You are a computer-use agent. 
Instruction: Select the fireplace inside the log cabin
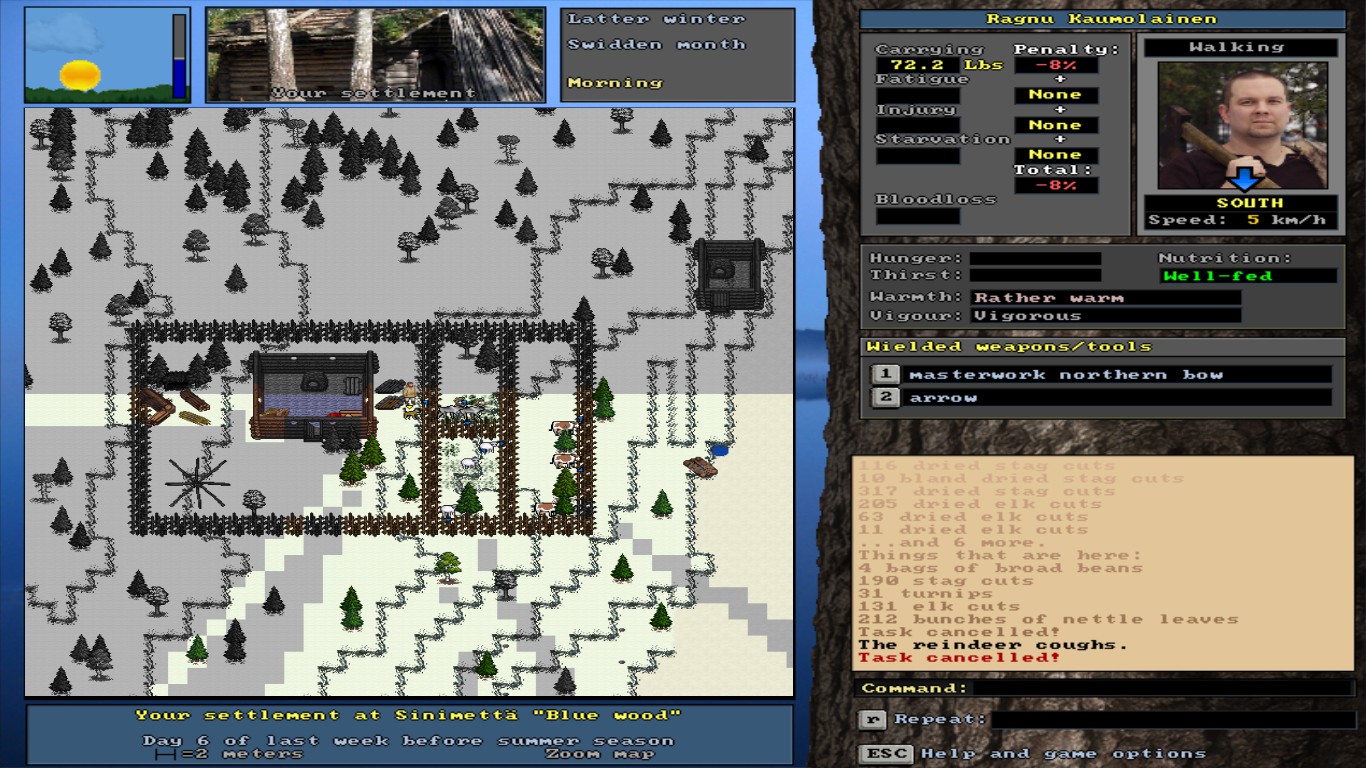click(x=315, y=380)
